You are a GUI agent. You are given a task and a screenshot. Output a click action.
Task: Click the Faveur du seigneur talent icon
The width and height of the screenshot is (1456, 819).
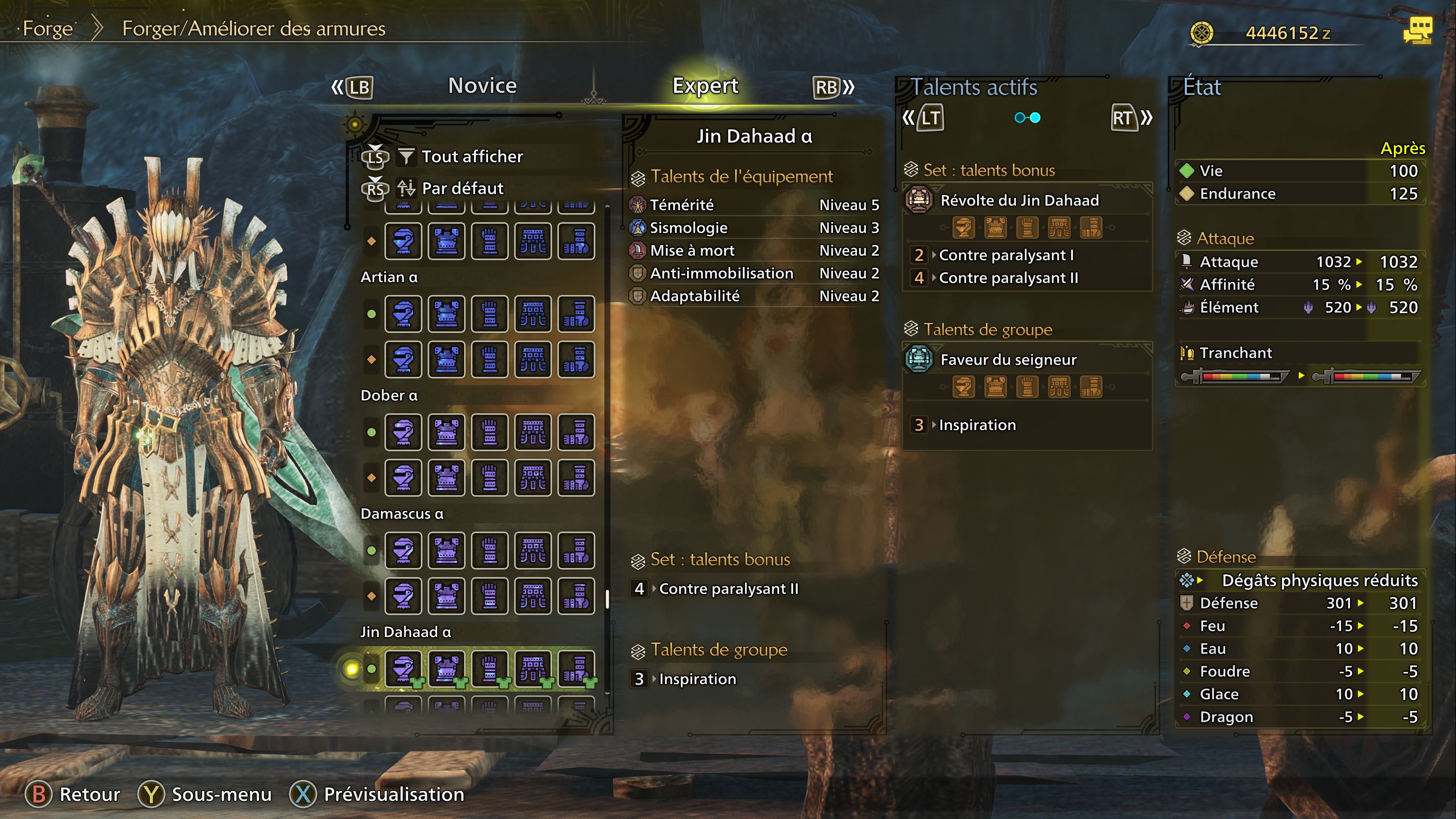919,359
